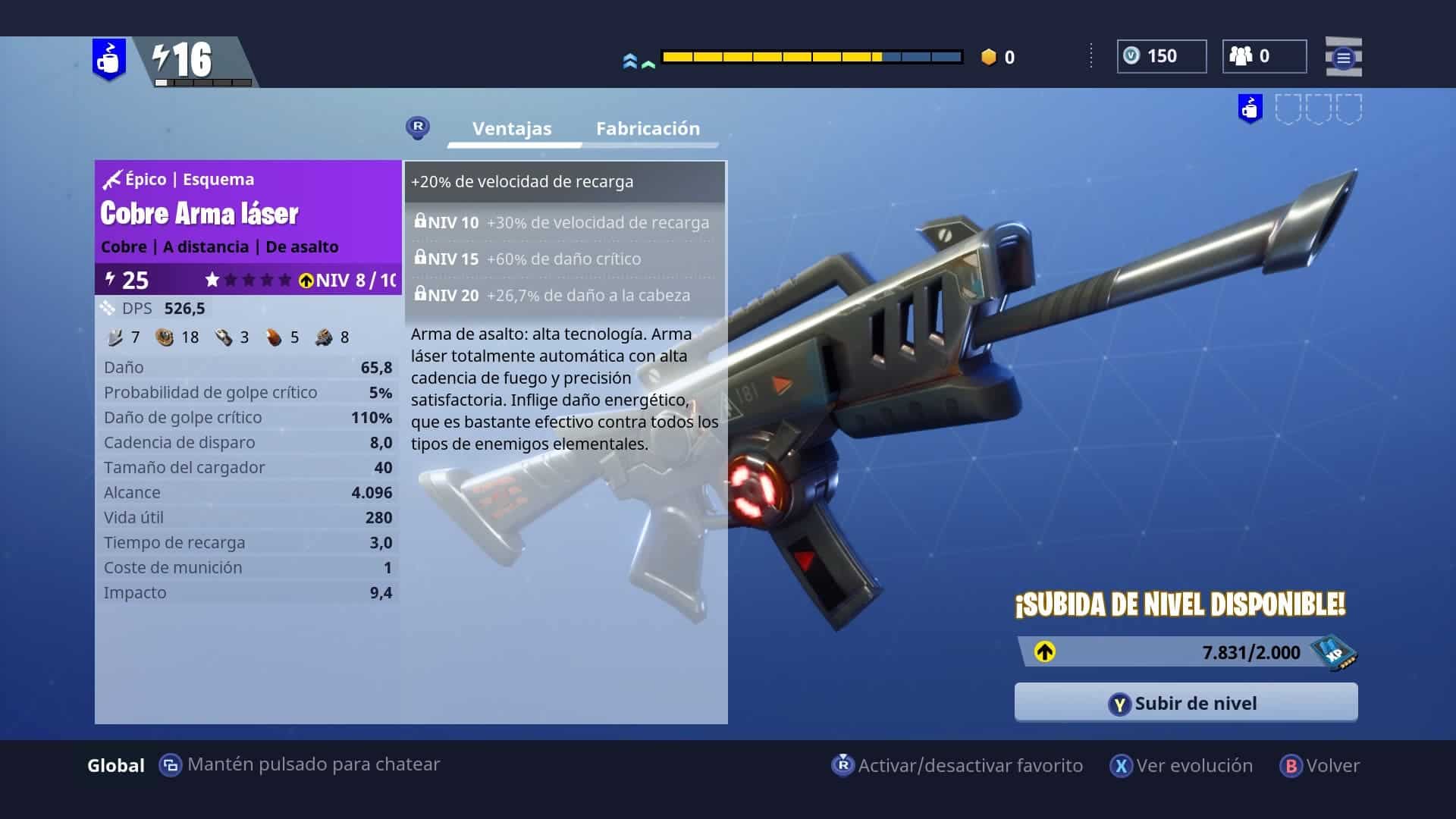1456x819 pixels.
Task: Click the Subir de nivel button
Action: pyautogui.click(x=1185, y=703)
